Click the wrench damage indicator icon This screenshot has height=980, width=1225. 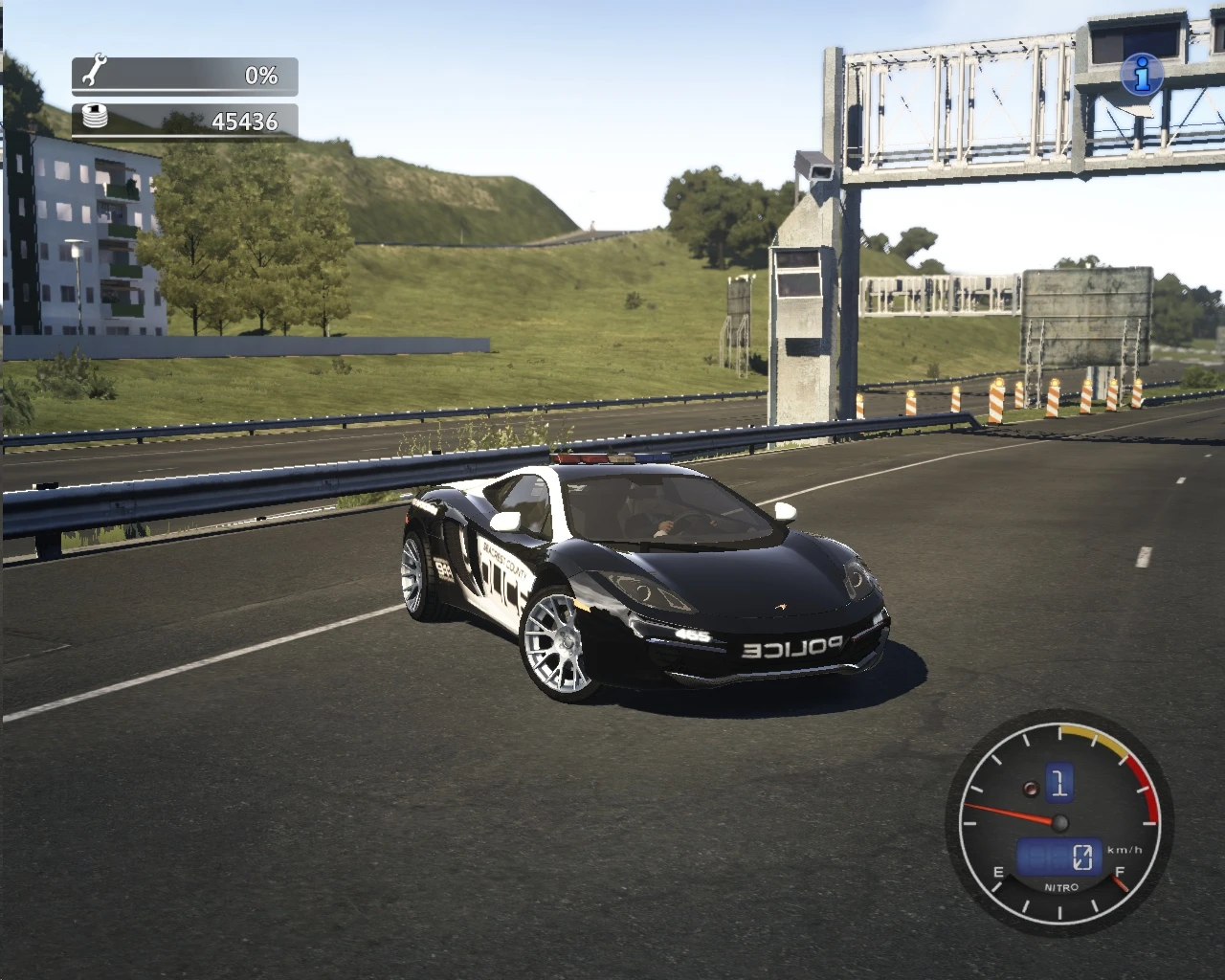click(x=93, y=69)
